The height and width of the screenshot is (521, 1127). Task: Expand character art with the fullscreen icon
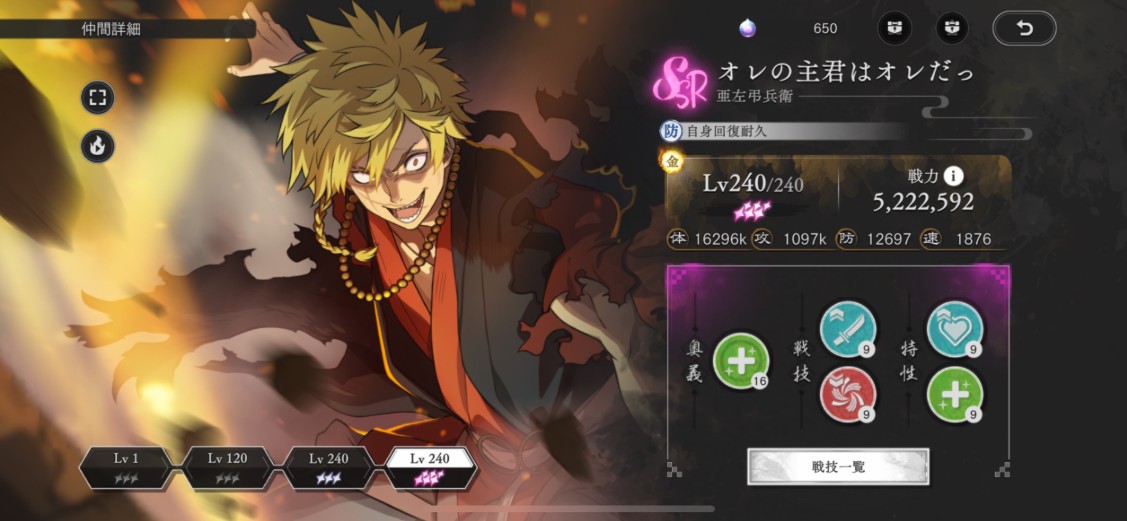pos(98,98)
